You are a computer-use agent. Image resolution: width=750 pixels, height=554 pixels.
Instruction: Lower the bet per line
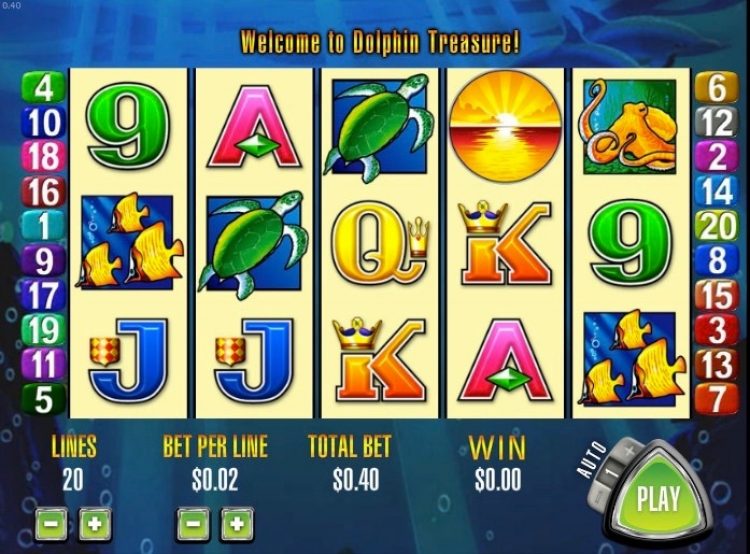coord(194,523)
